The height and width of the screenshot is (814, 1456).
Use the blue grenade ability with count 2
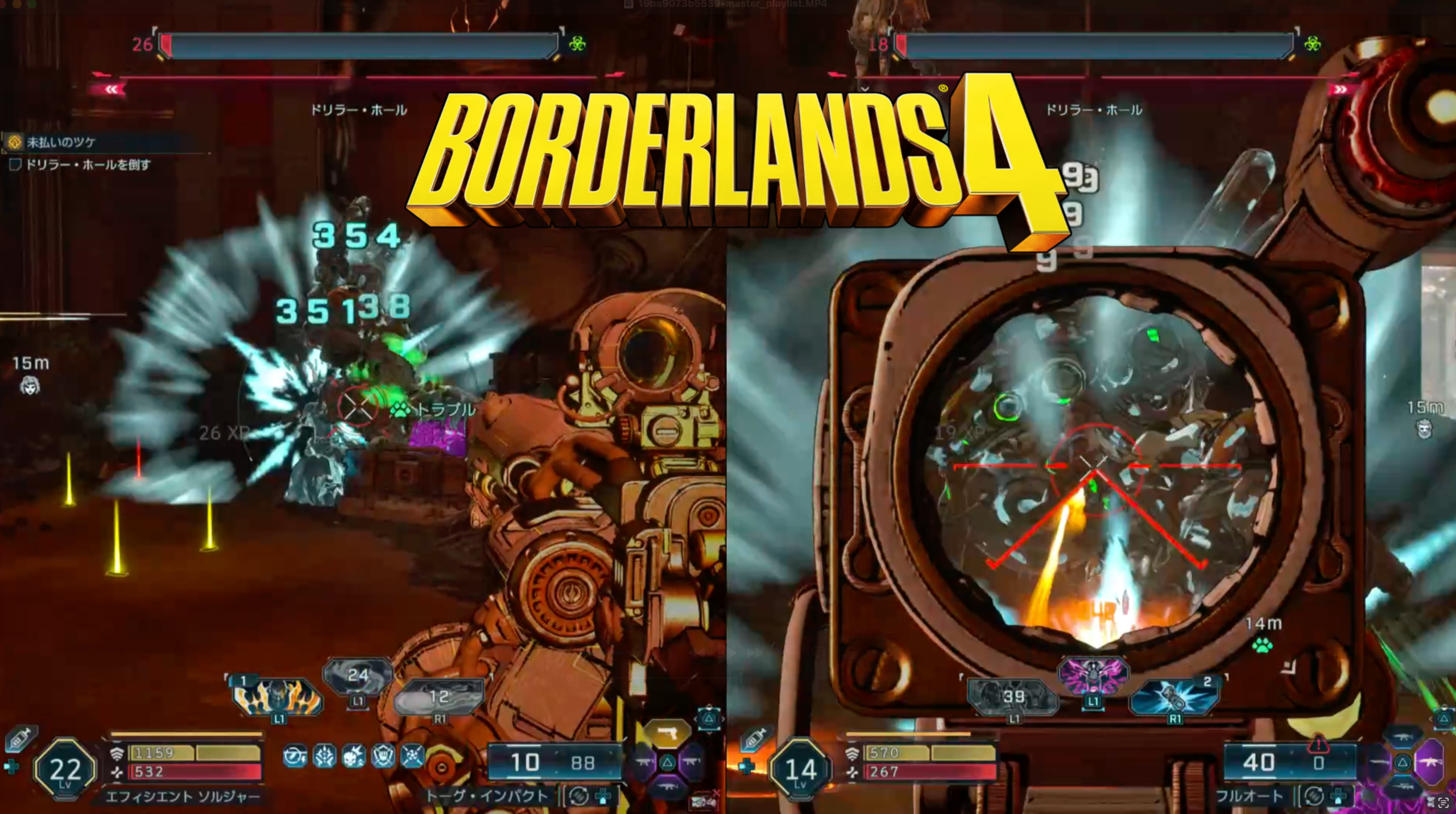(x=1175, y=697)
